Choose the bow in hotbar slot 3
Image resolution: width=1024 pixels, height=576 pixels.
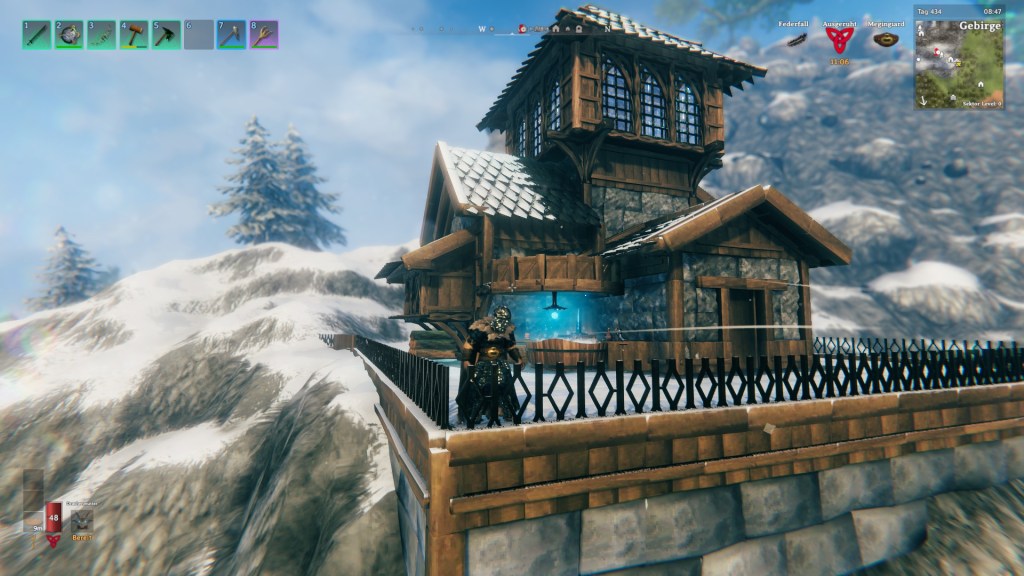(101, 35)
